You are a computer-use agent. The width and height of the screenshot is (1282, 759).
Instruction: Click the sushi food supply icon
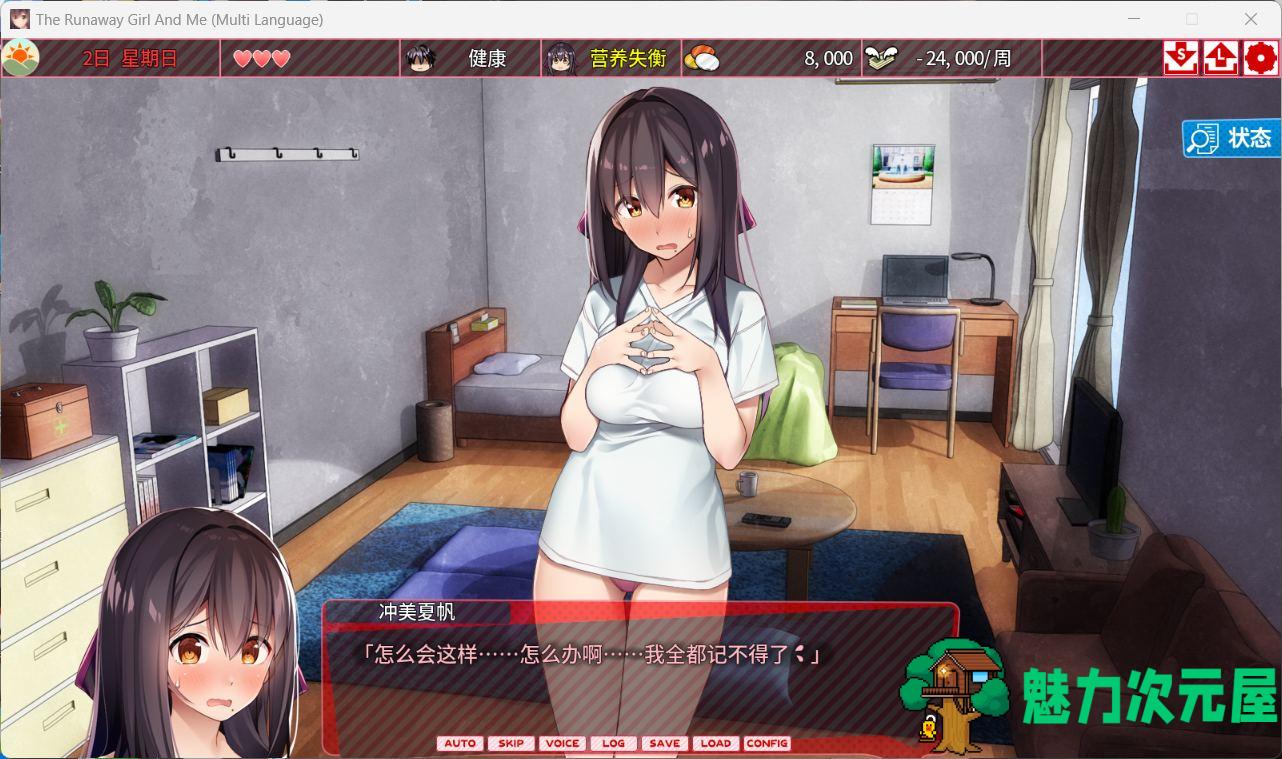(x=706, y=57)
